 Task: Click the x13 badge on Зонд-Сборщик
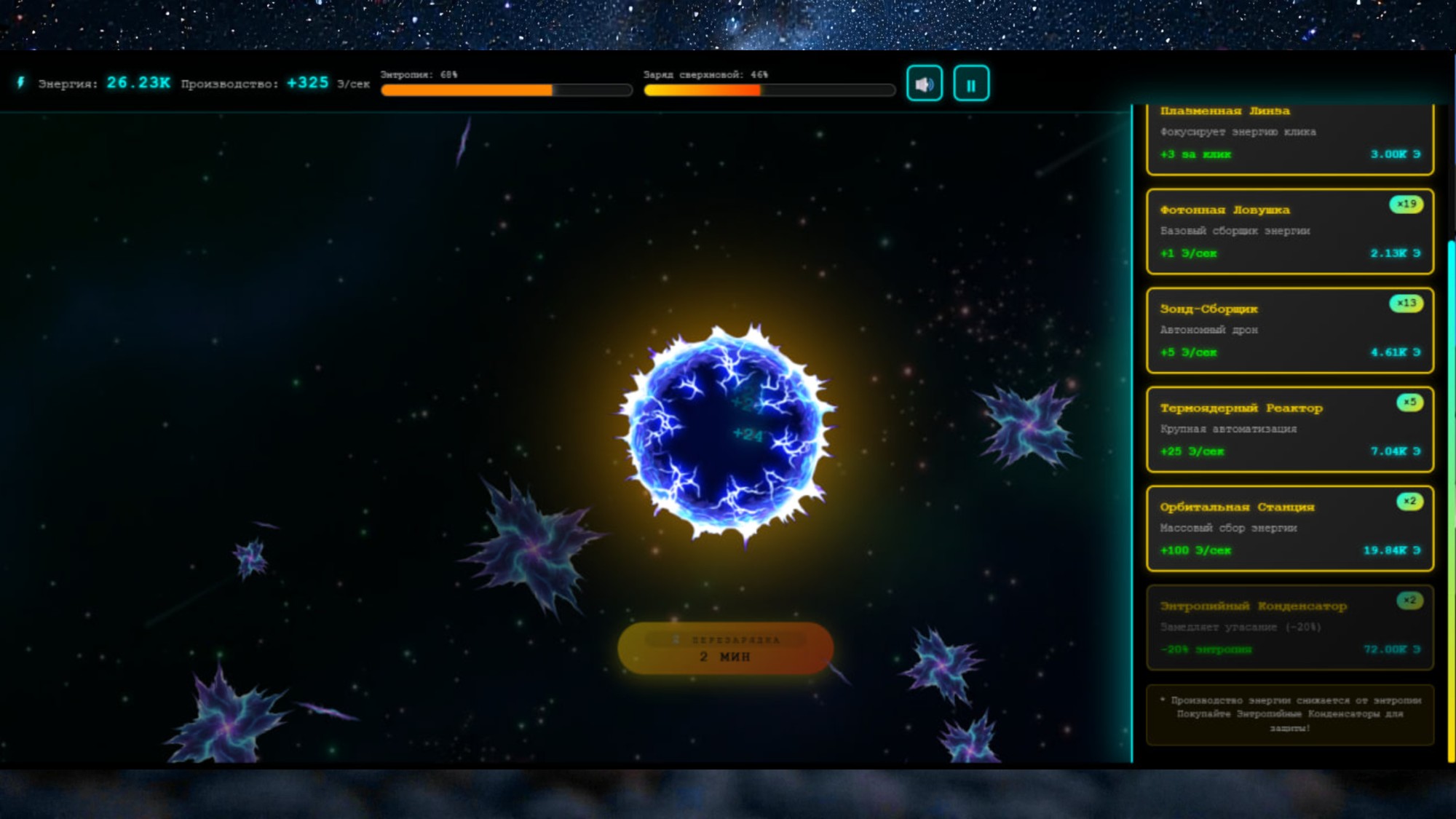tap(1406, 304)
